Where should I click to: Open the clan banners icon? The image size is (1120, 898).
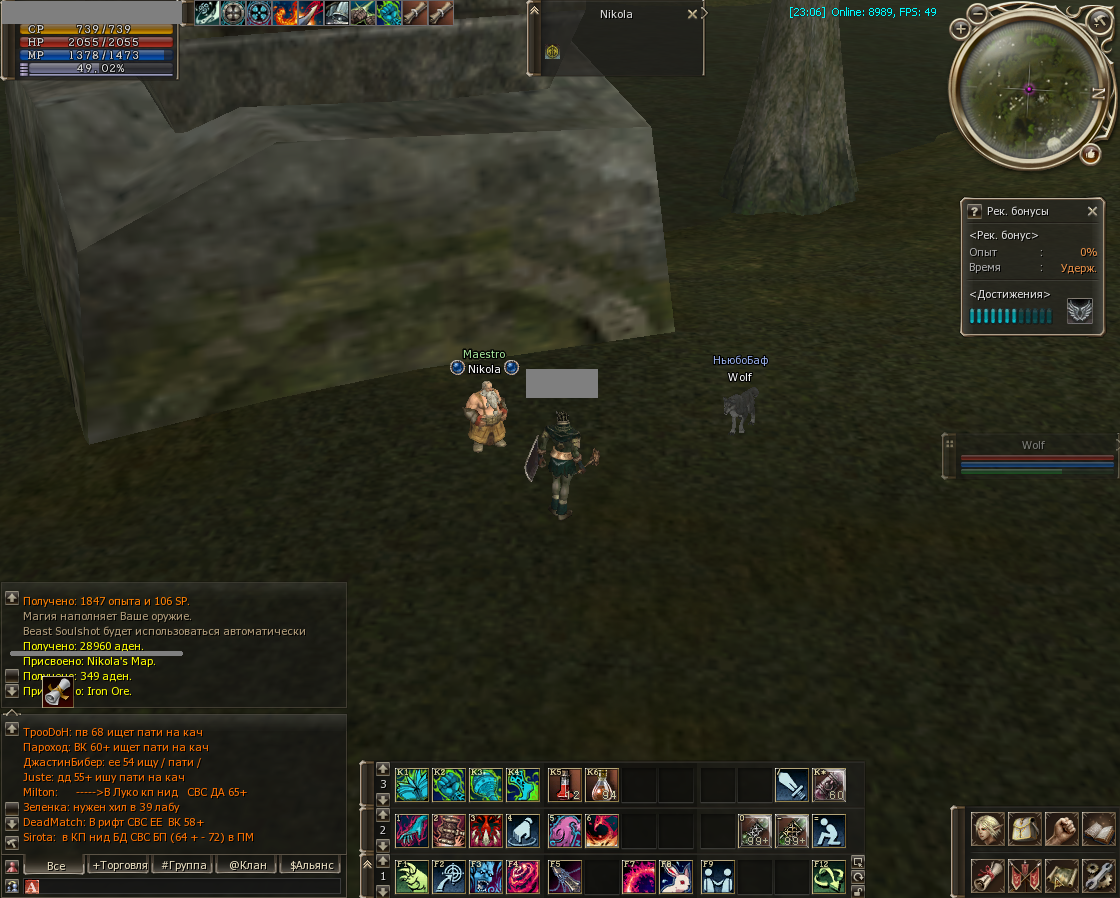[x=1025, y=876]
